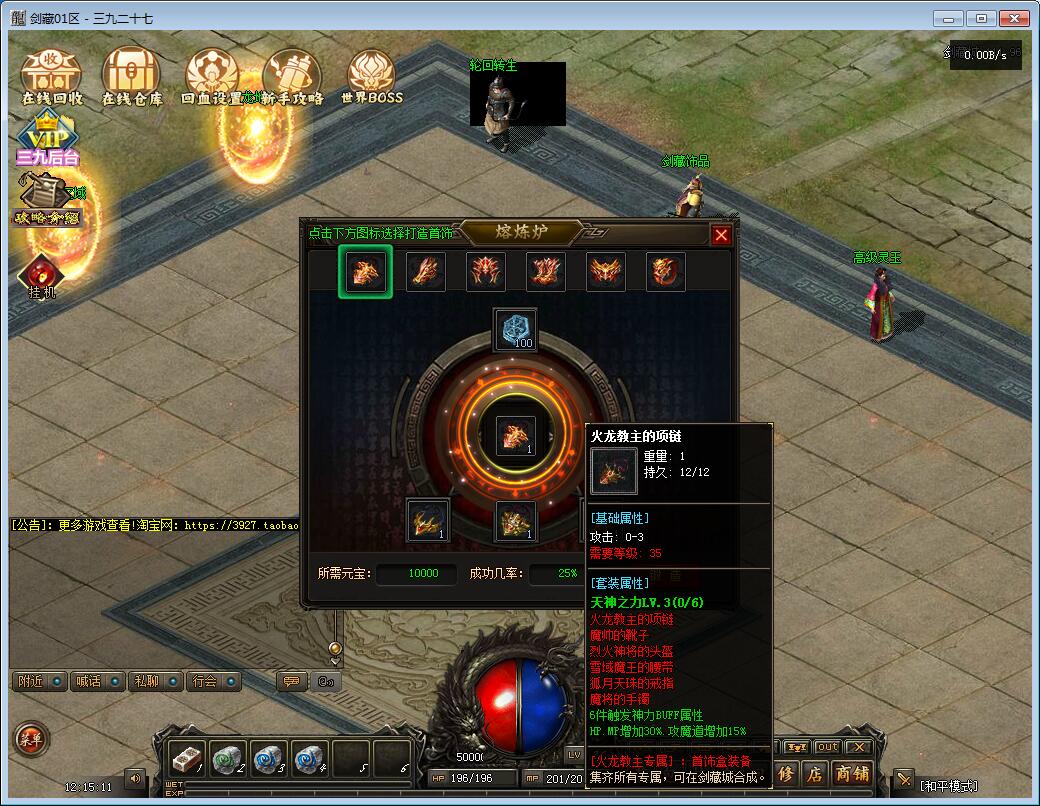Use the mahjong tile item in hotbar slot 1
Screen dimensions: 1040x806
[x=187, y=759]
